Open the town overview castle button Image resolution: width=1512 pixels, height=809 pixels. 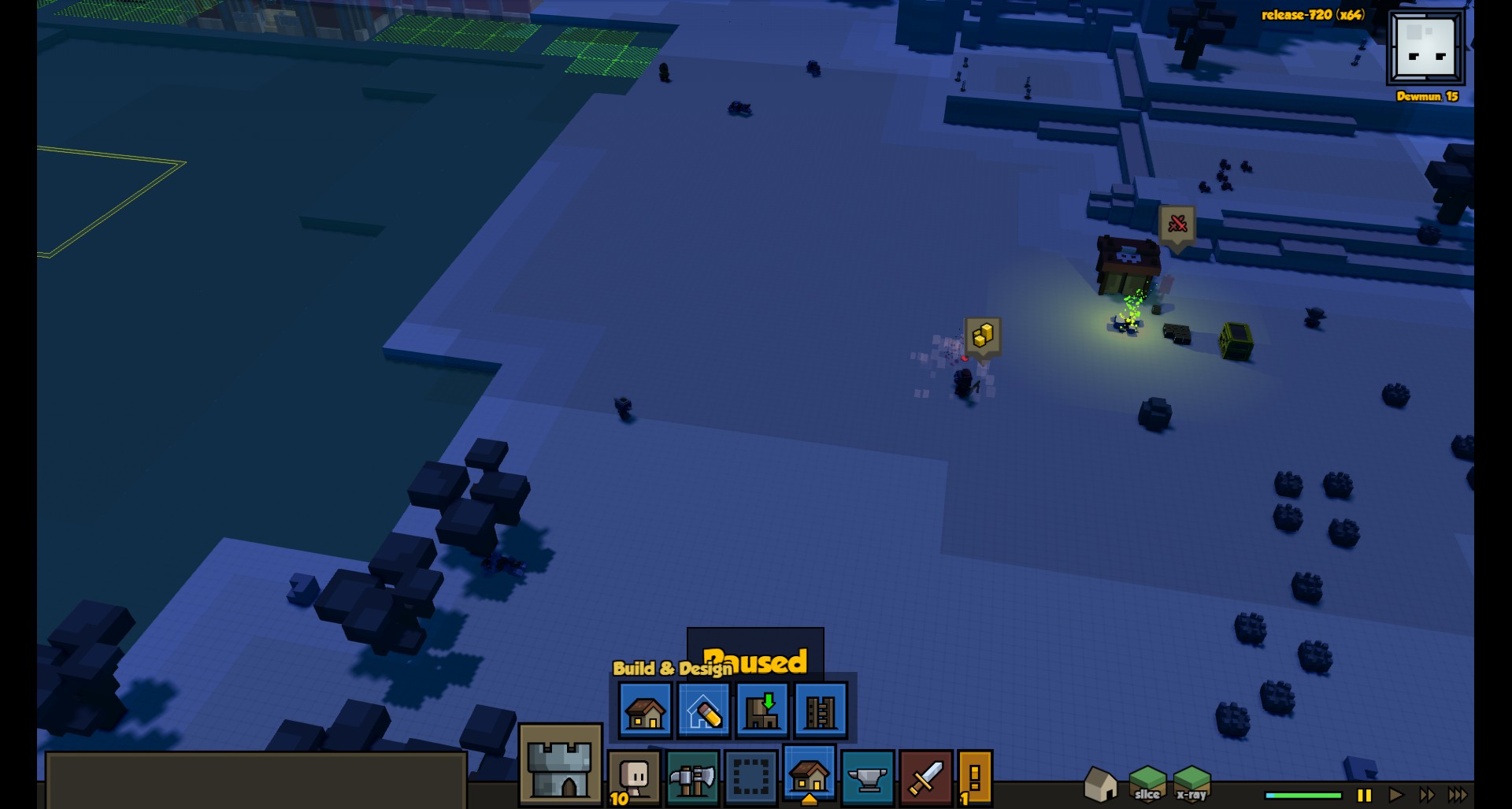[560, 766]
